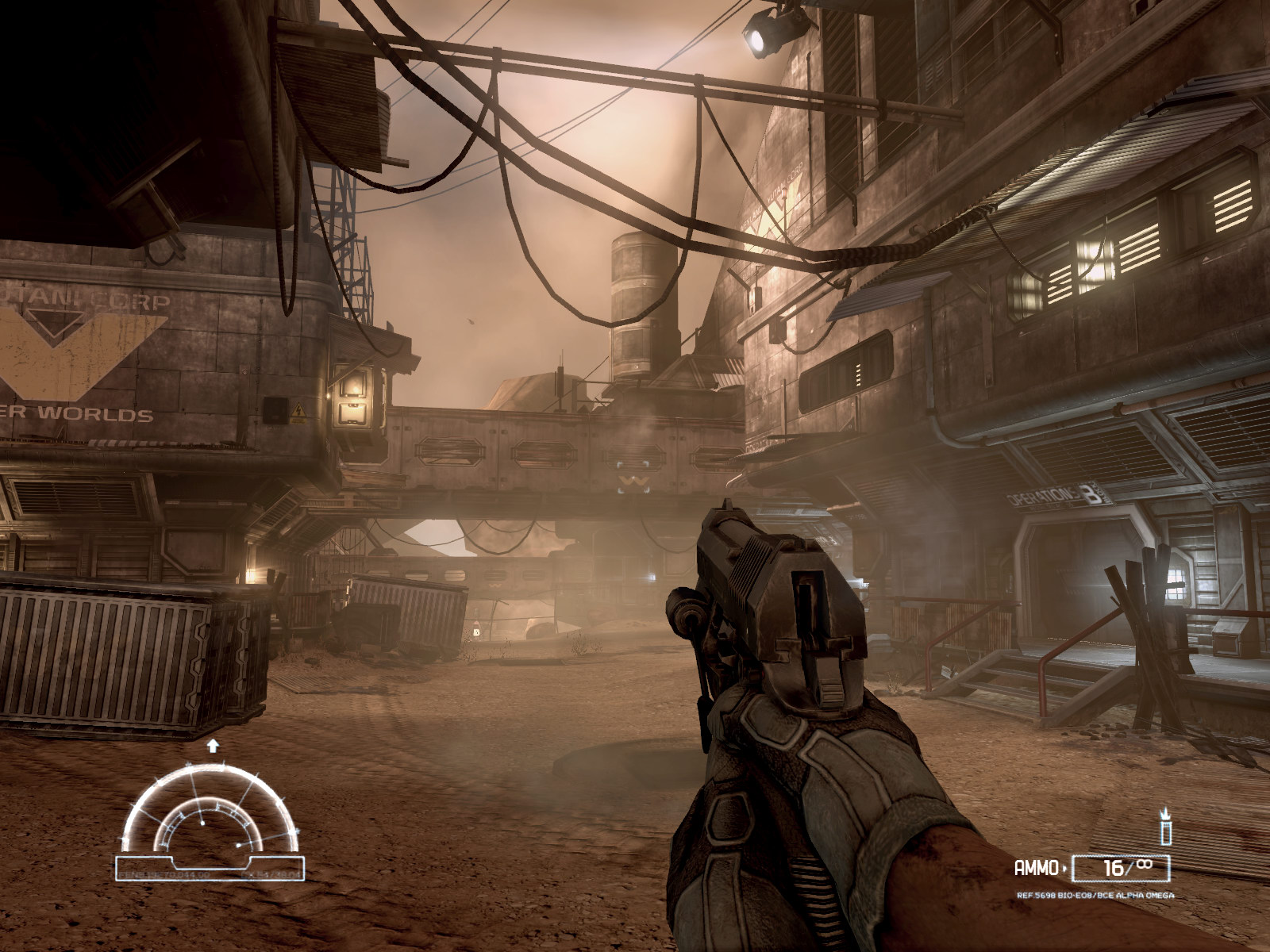
Task: Click the motion tracker radar
Action: point(210,817)
